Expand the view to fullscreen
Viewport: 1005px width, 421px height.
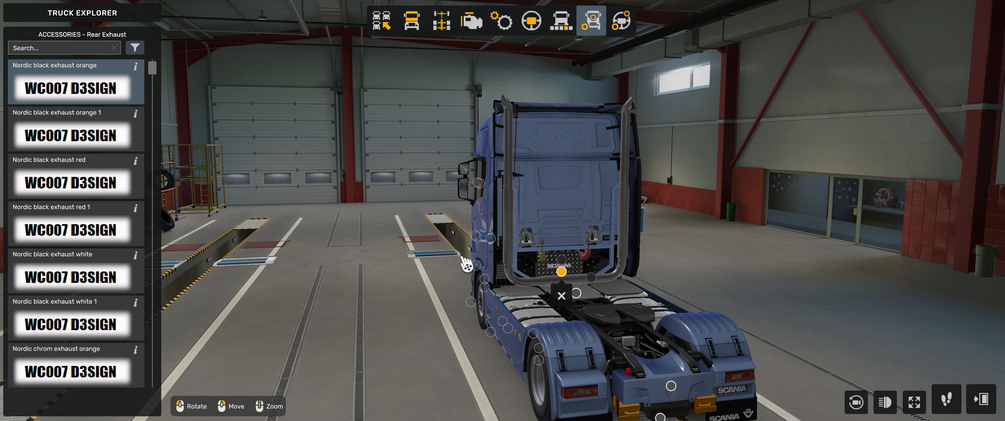pos(914,402)
